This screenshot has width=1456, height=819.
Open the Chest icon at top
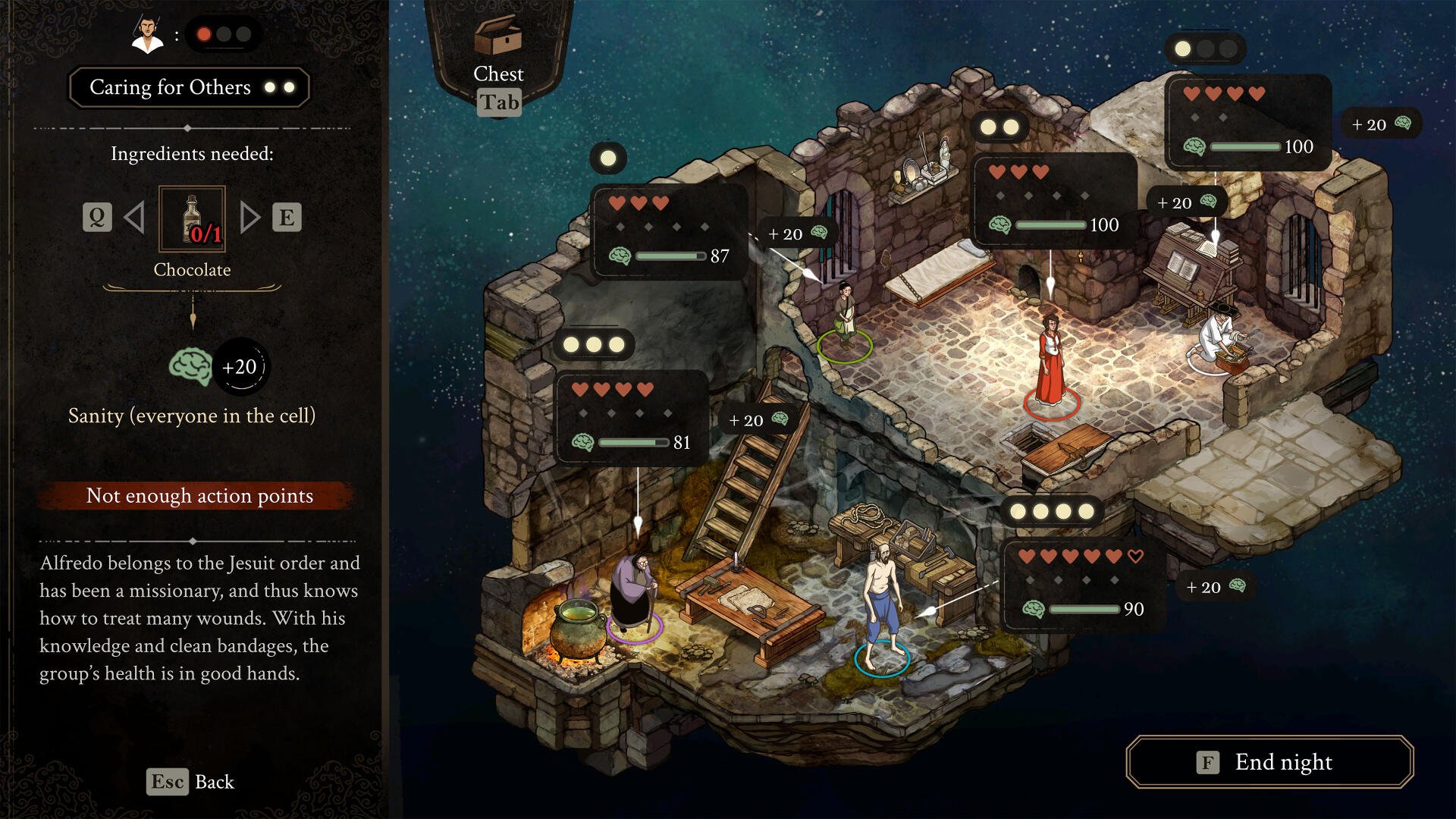498,36
